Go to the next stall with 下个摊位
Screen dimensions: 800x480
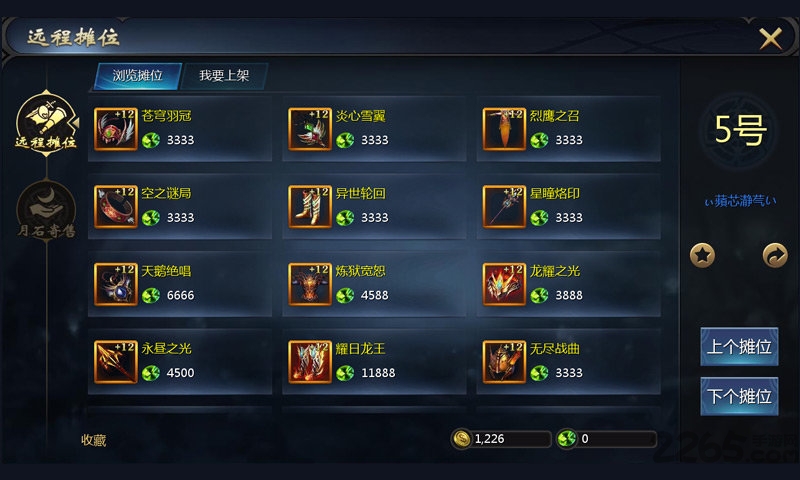[739, 396]
